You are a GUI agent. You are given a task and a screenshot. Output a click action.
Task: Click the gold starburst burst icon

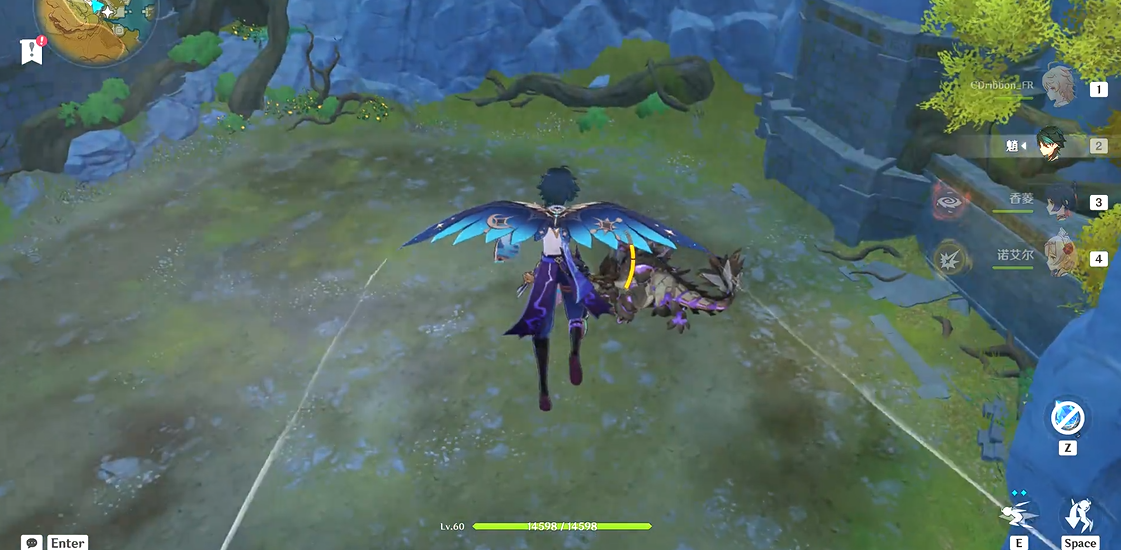[x=948, y=259]
